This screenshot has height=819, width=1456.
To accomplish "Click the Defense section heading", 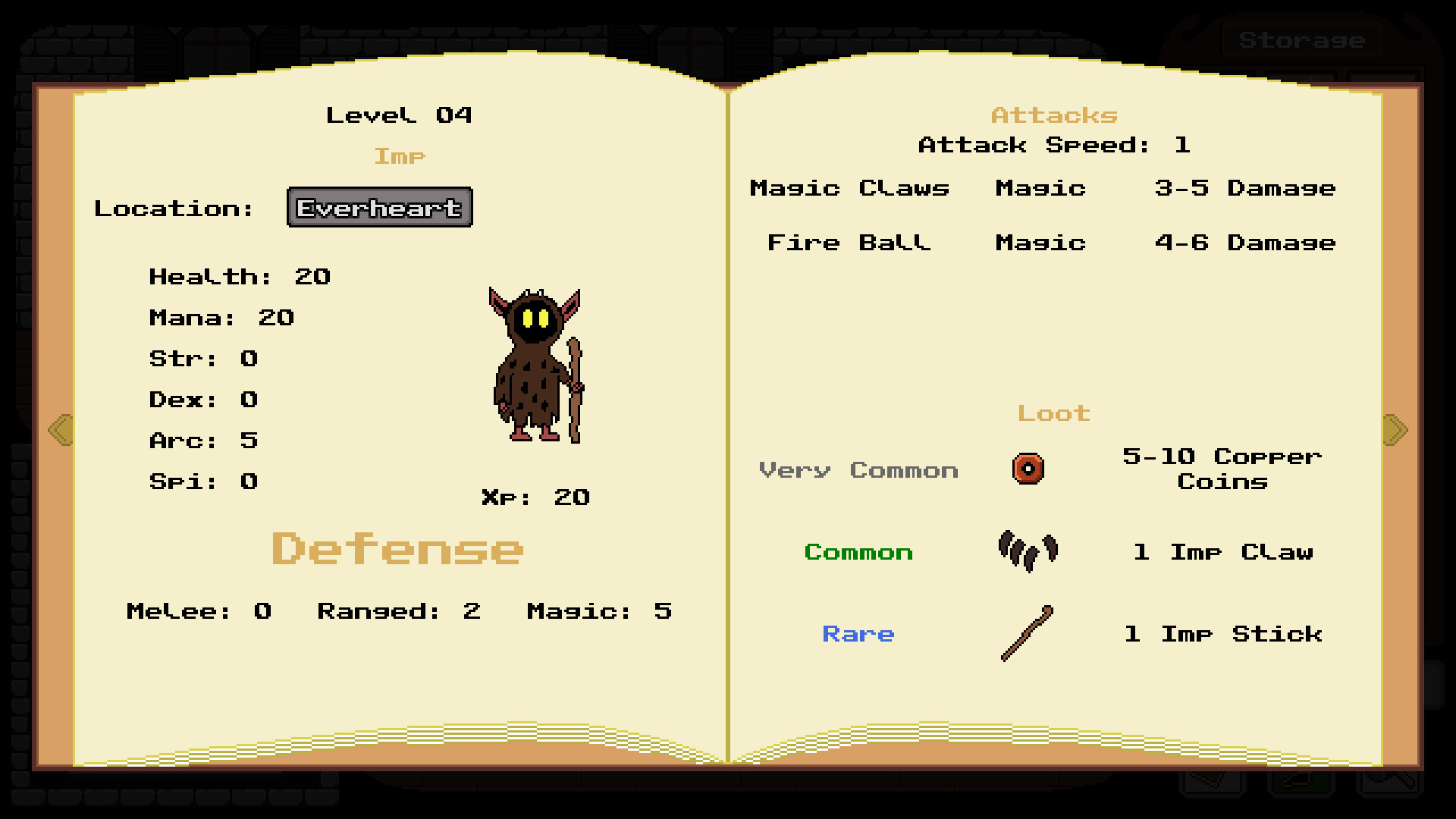I will coord(397,548).
